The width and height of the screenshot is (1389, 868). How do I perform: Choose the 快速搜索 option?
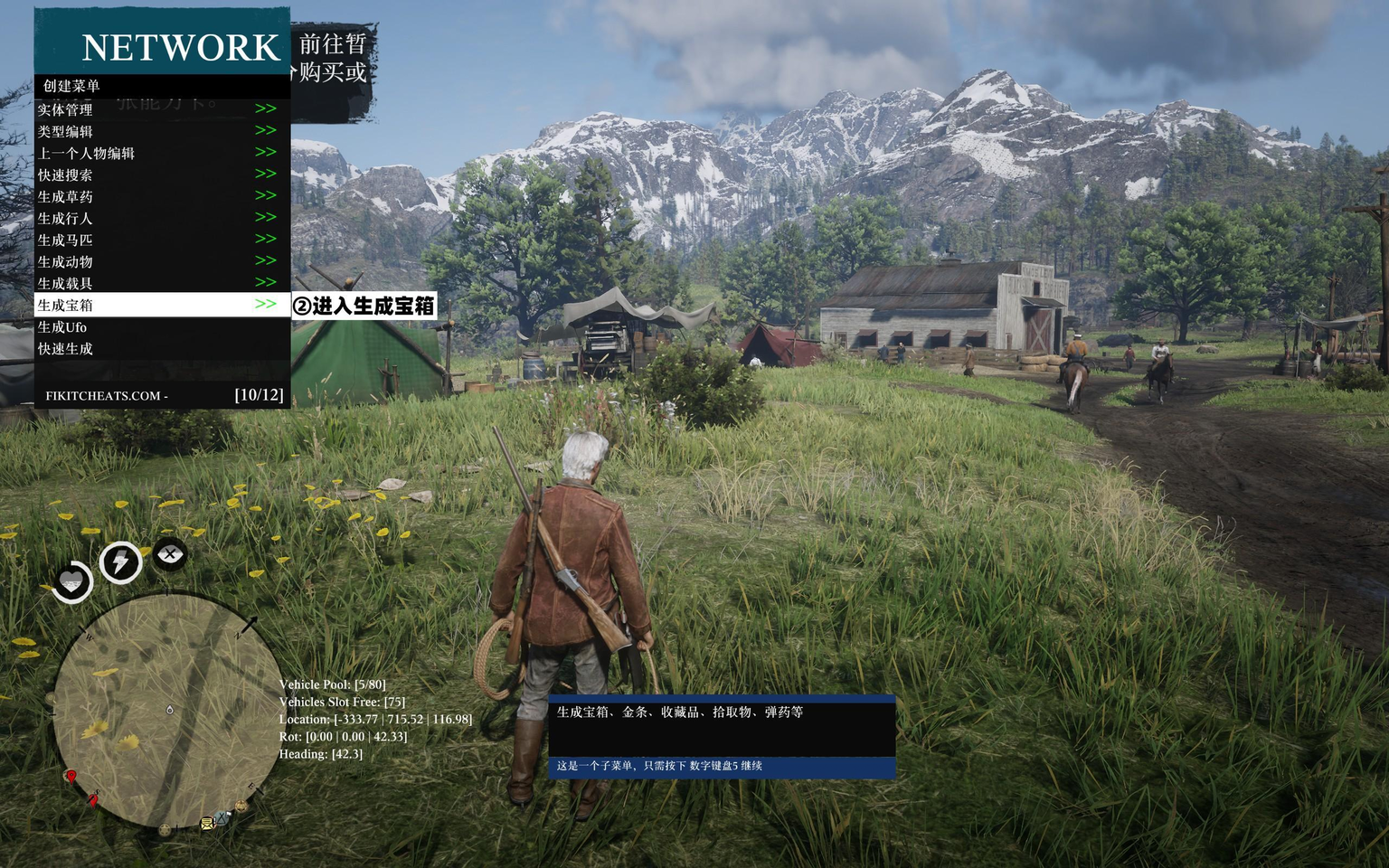pyautogui.click(x=65, y=175)
